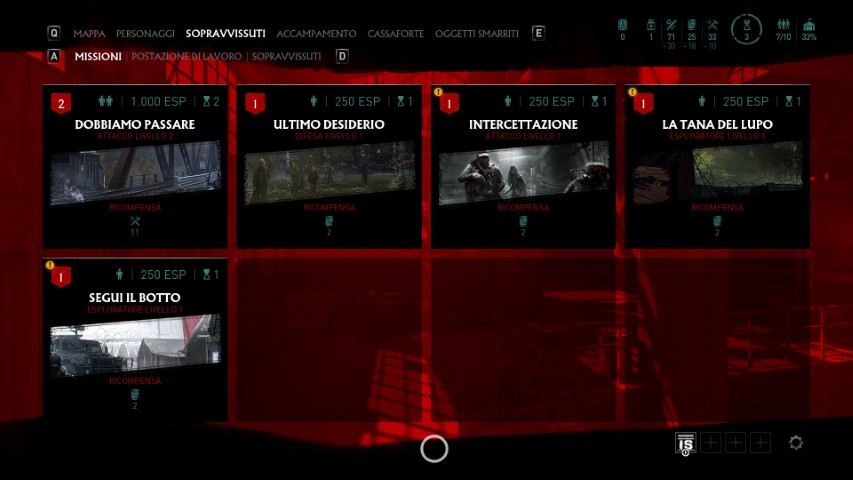Switch to Postazione di Lavoro sub-tab
The height and width of the screenshot is (480, 853).
pyautogui.click(x=187, y=57)
